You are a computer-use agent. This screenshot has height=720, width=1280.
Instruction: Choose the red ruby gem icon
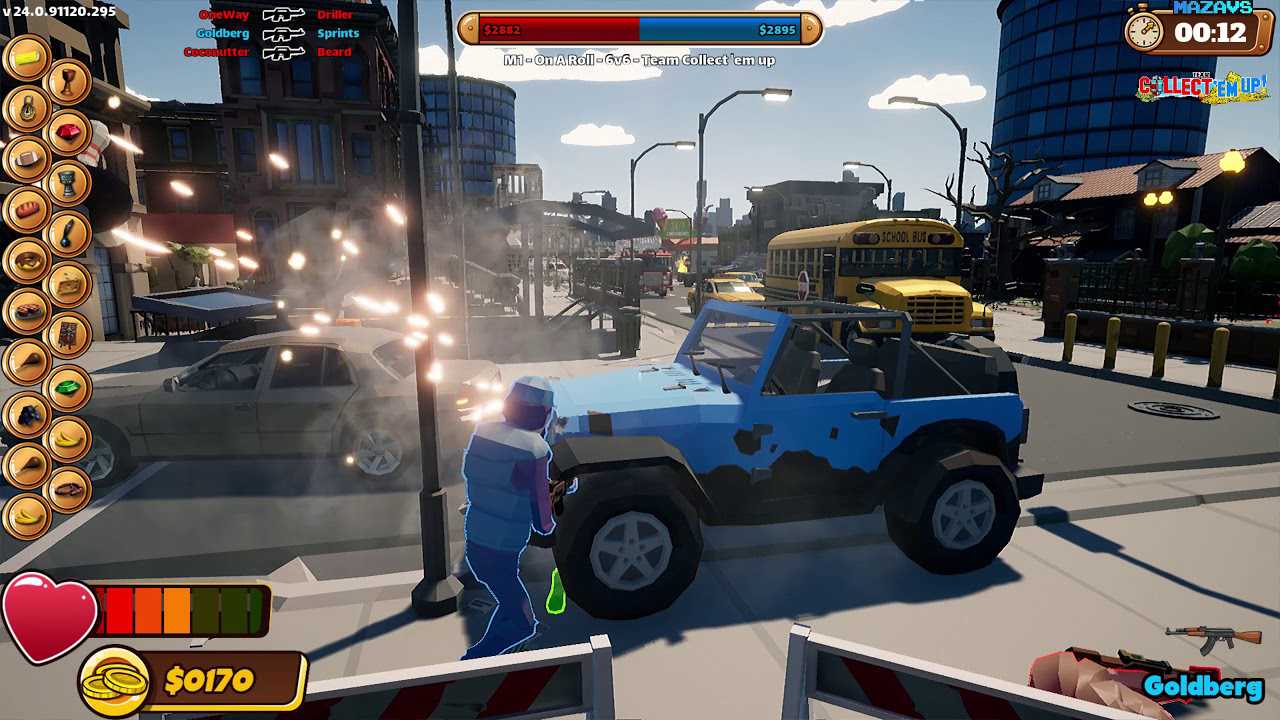point(68,133)
